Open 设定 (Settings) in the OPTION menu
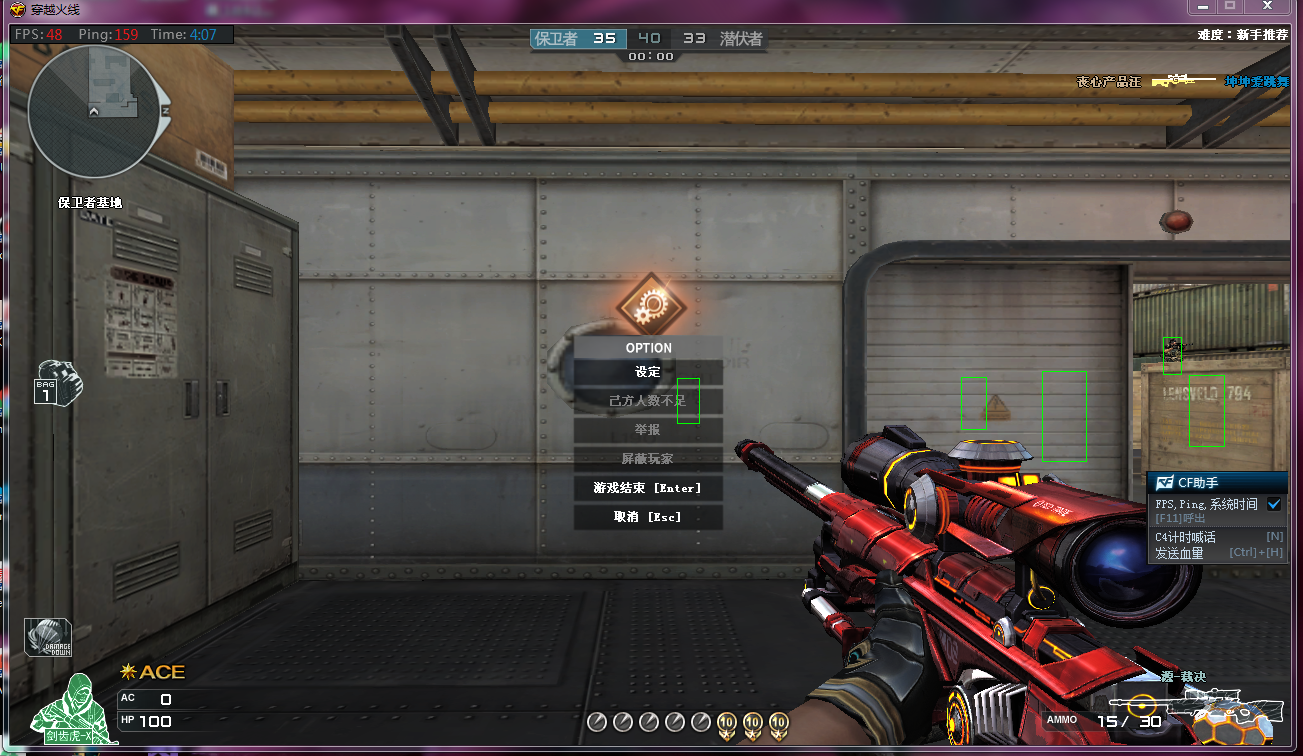Image resolution: width=1303 pixels, height=756 pixels. click(648, 372)
